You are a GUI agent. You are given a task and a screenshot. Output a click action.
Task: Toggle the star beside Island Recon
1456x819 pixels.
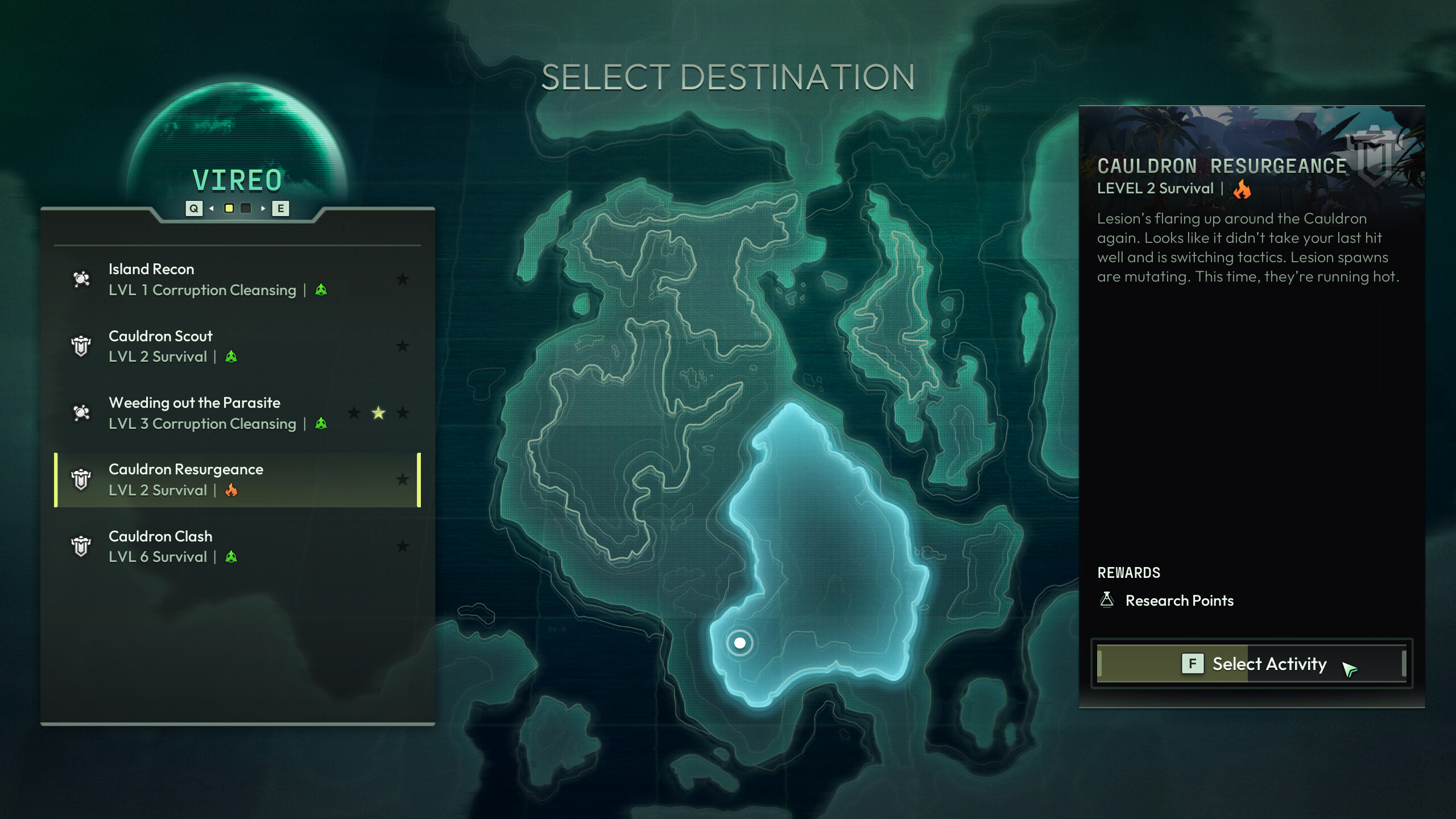403,279
